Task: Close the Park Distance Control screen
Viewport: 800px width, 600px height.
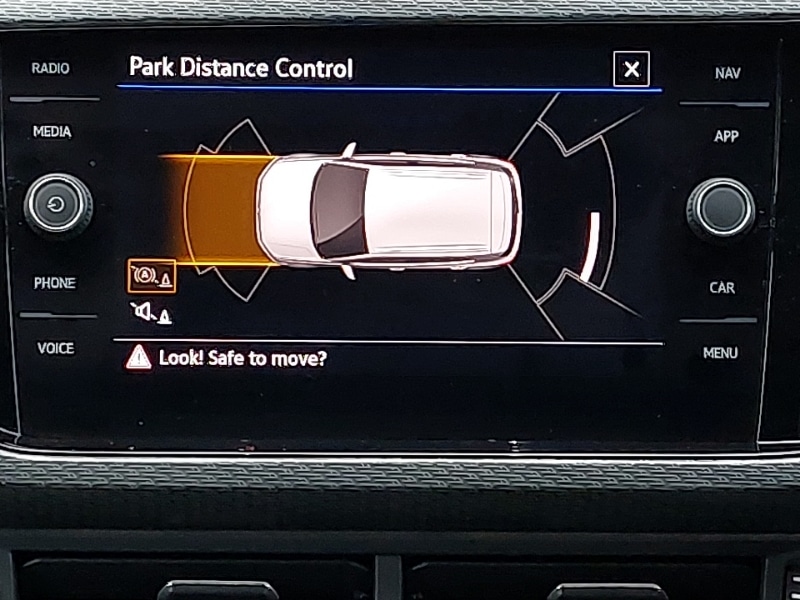Action: pos(631,69)
